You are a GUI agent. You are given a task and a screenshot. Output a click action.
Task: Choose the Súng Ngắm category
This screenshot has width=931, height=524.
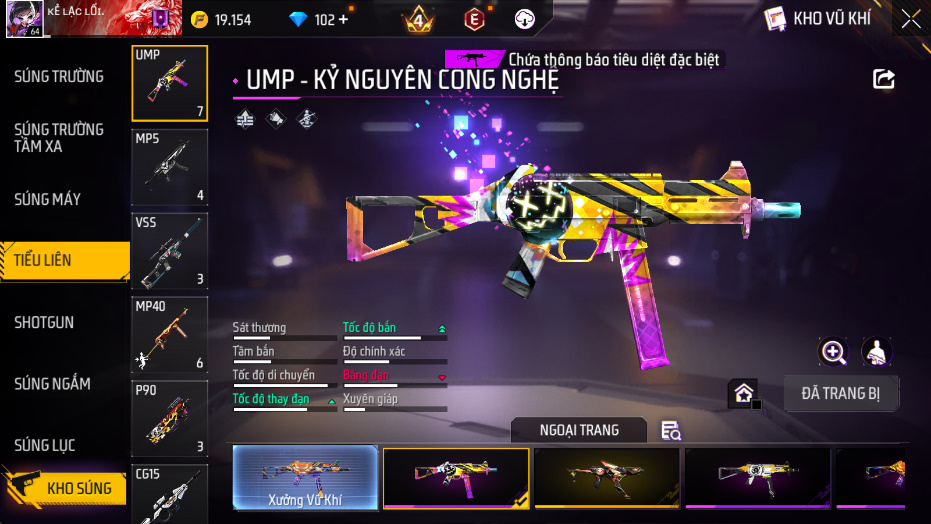point(52,384)
